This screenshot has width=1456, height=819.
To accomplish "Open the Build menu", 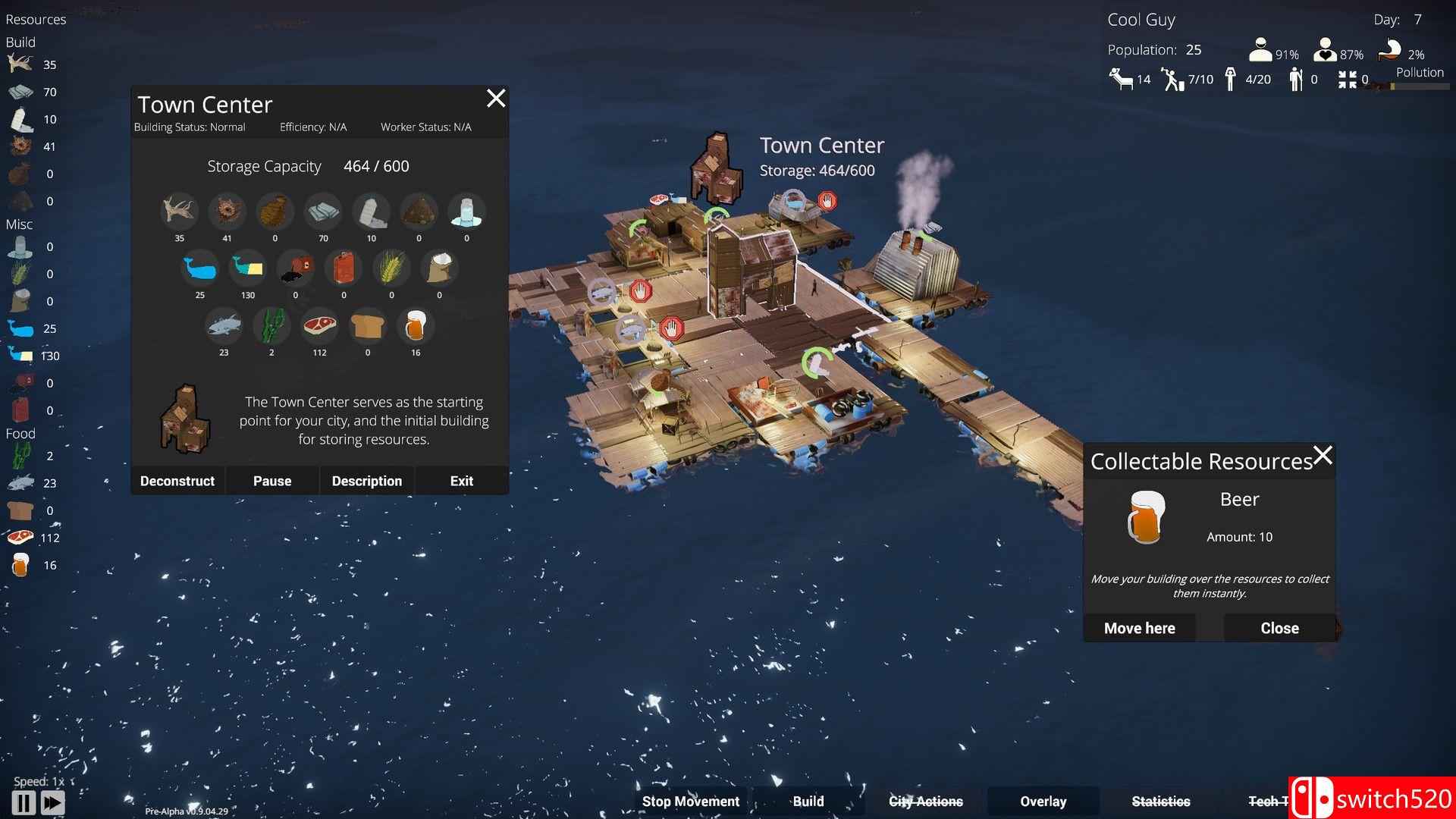I will pos(808,802).
